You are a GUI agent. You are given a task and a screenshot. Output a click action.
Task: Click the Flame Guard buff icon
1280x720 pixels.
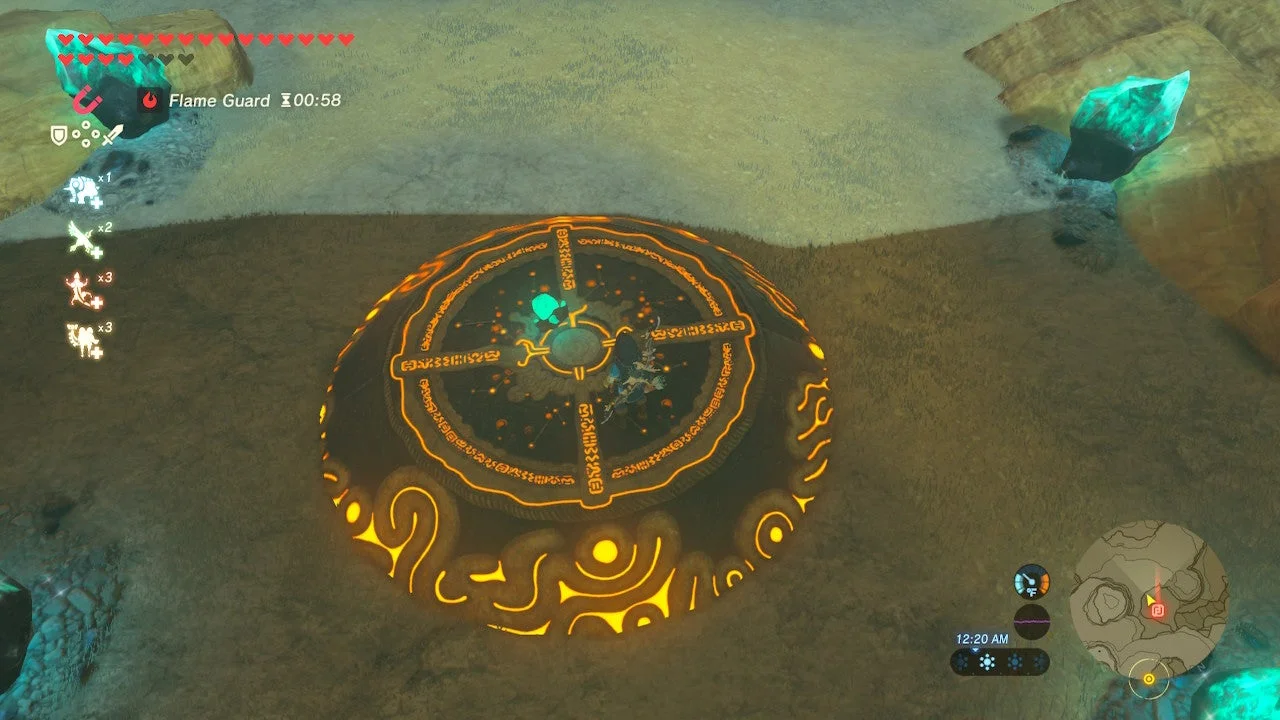(x=150, y=100)
